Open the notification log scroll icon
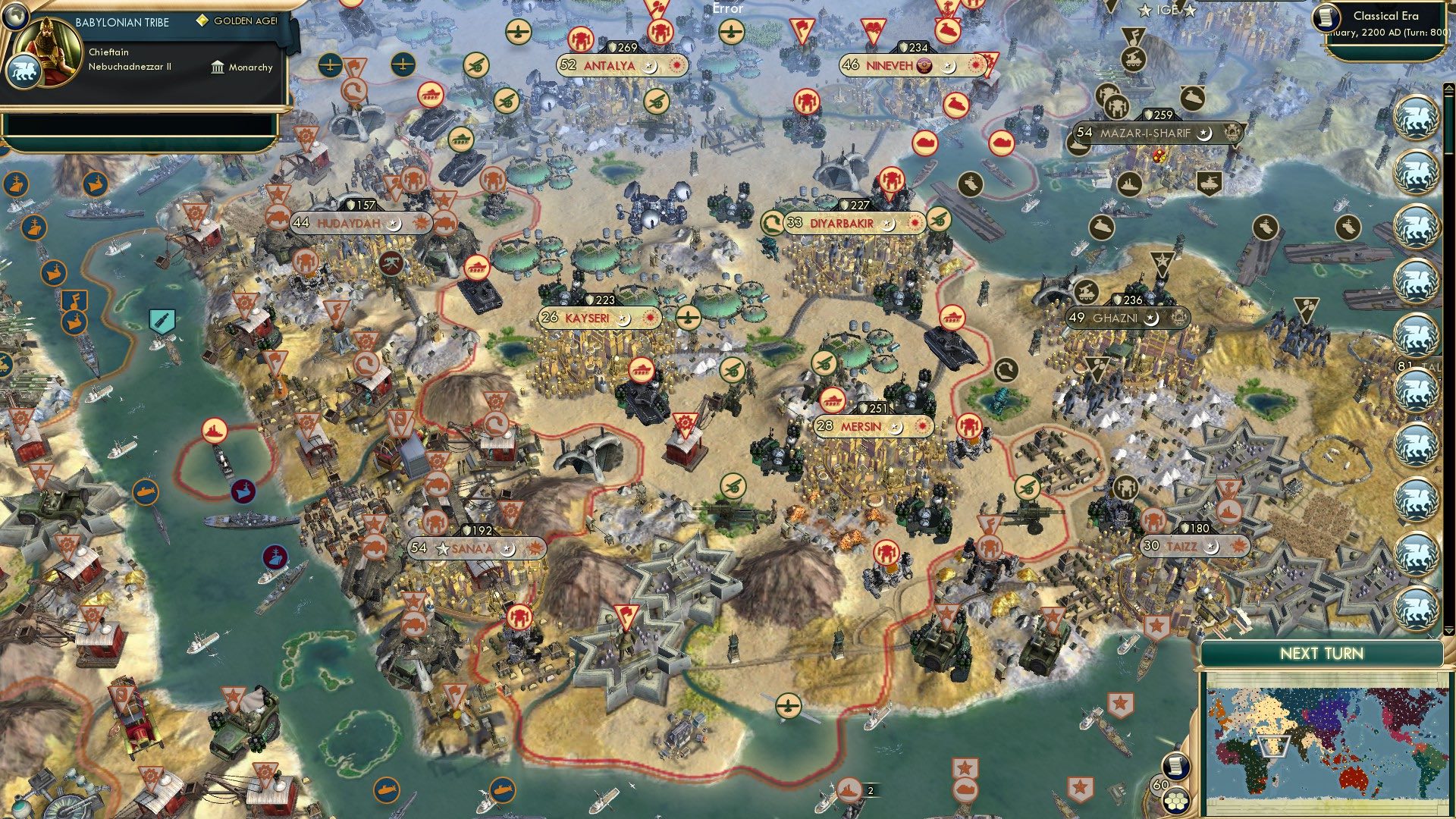Viewport: 1456px width, 819px height. point(1177,767)
